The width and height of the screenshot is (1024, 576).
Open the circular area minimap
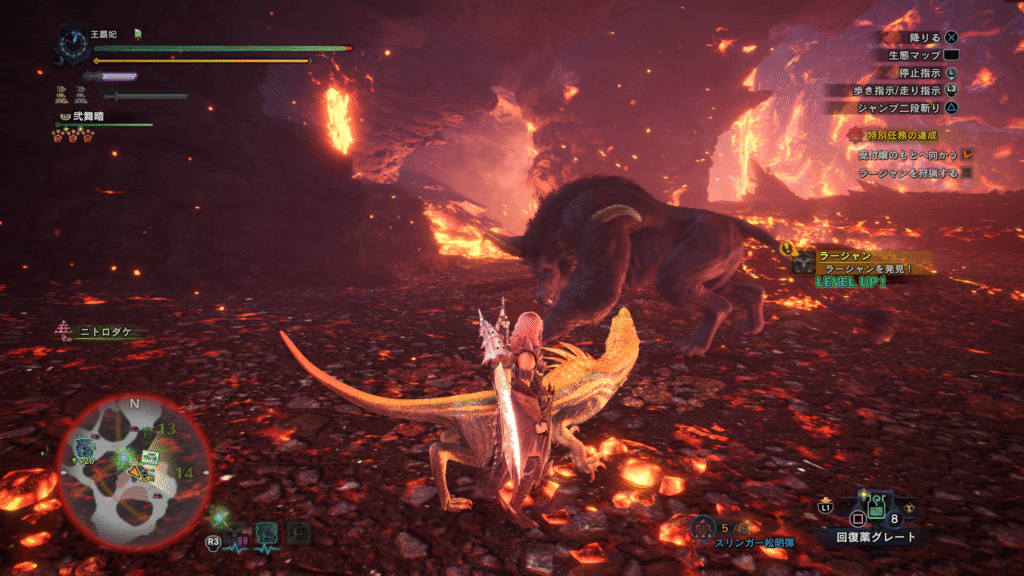133,472
